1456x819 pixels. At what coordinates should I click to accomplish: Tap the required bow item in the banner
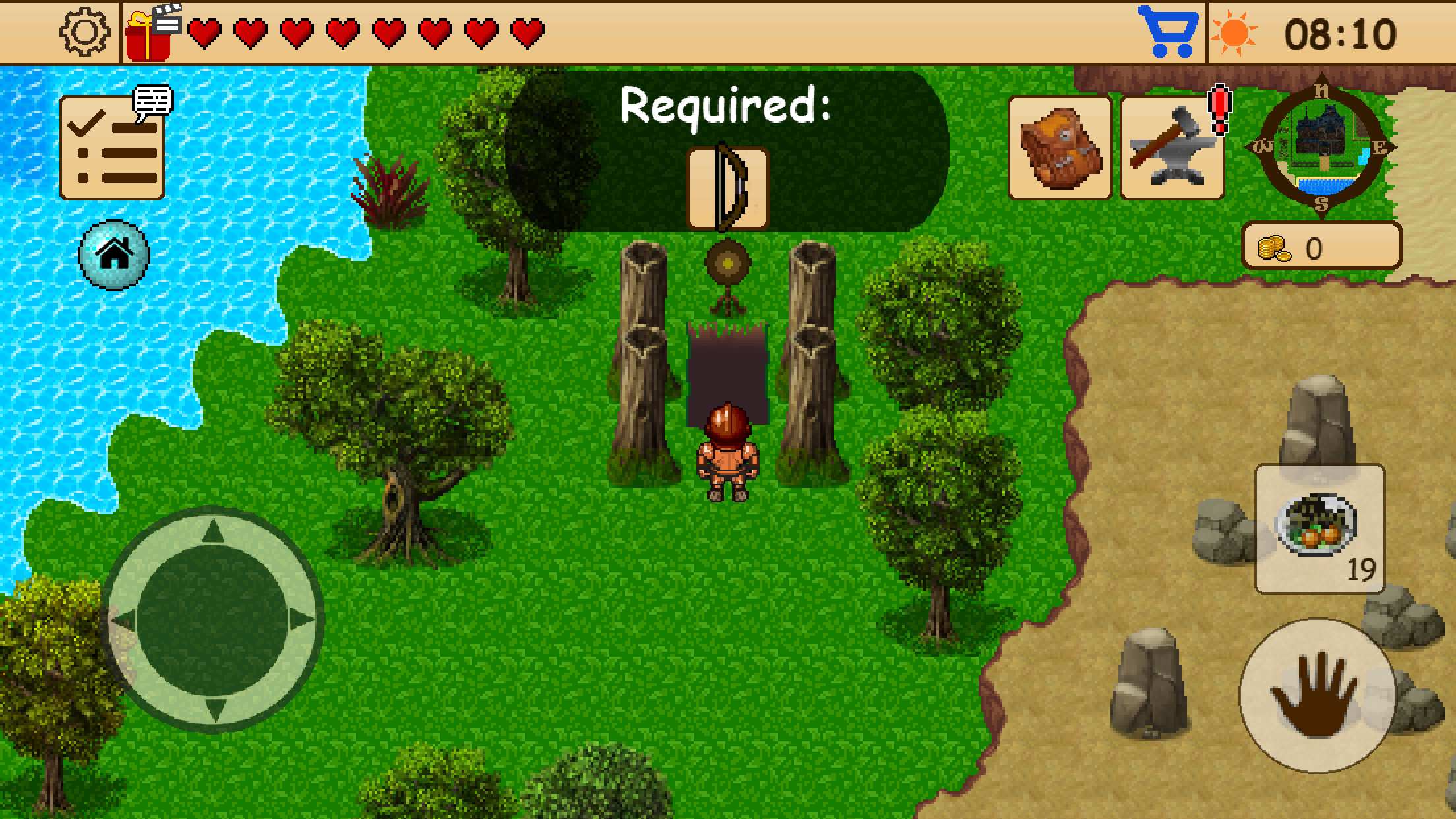pos(727,188)
